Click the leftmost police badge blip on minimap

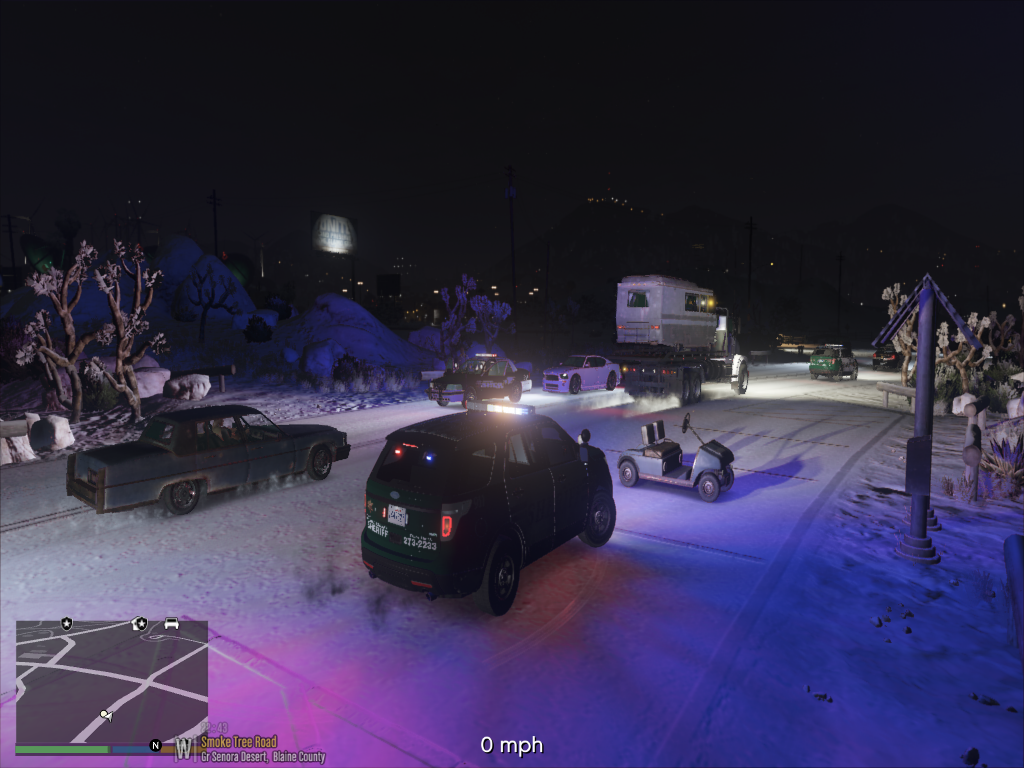pos(67,624)
